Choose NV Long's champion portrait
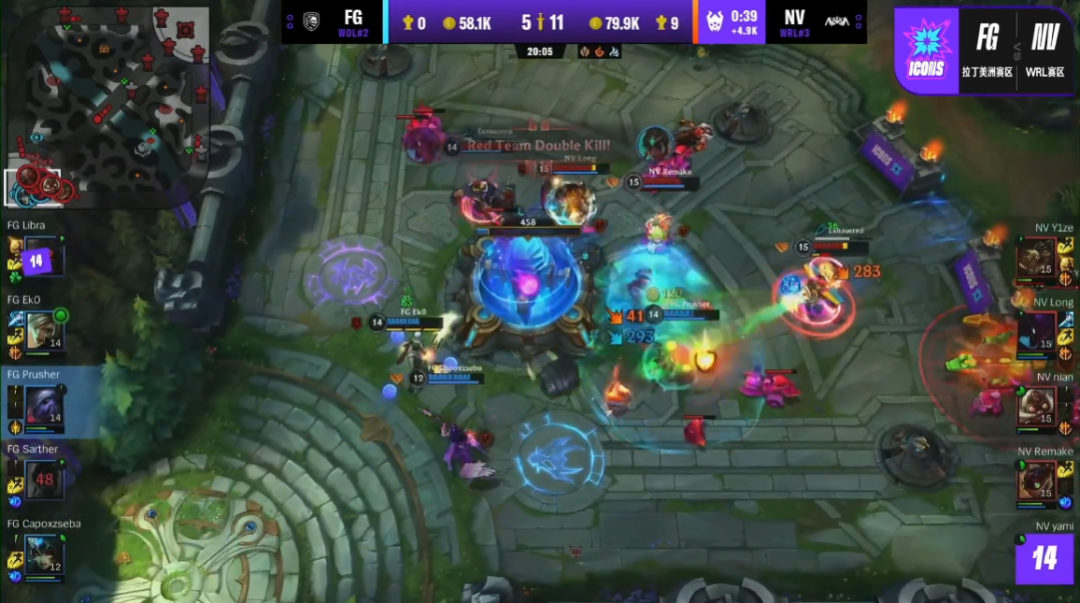The height and width of the screenshot is (603, 1080). coord(1036,334)
